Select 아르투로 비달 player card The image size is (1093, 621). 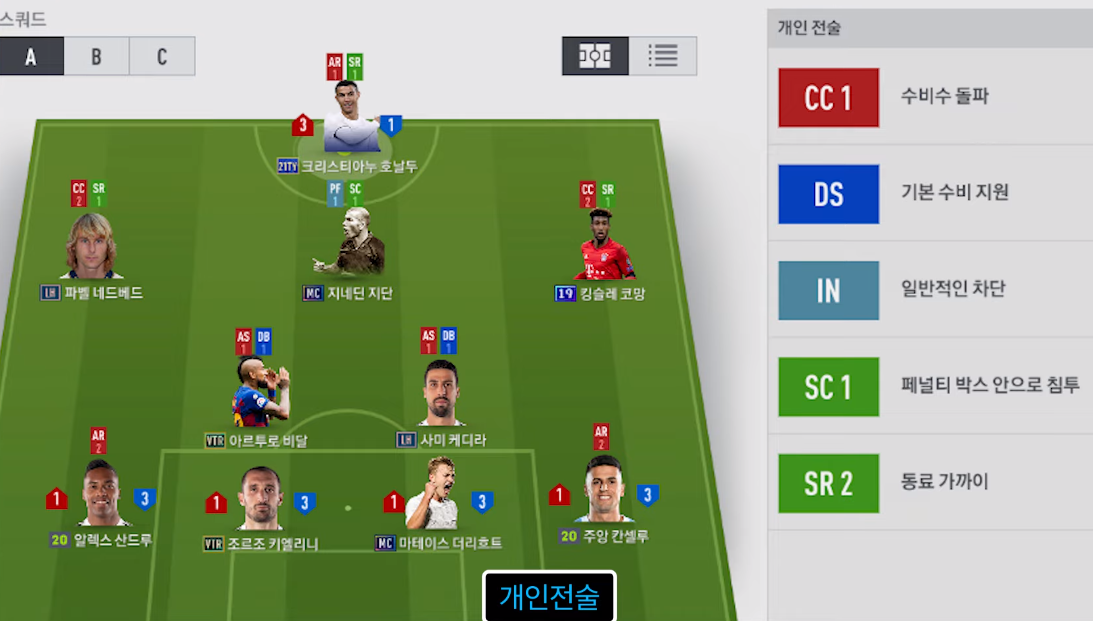[257, 394]
